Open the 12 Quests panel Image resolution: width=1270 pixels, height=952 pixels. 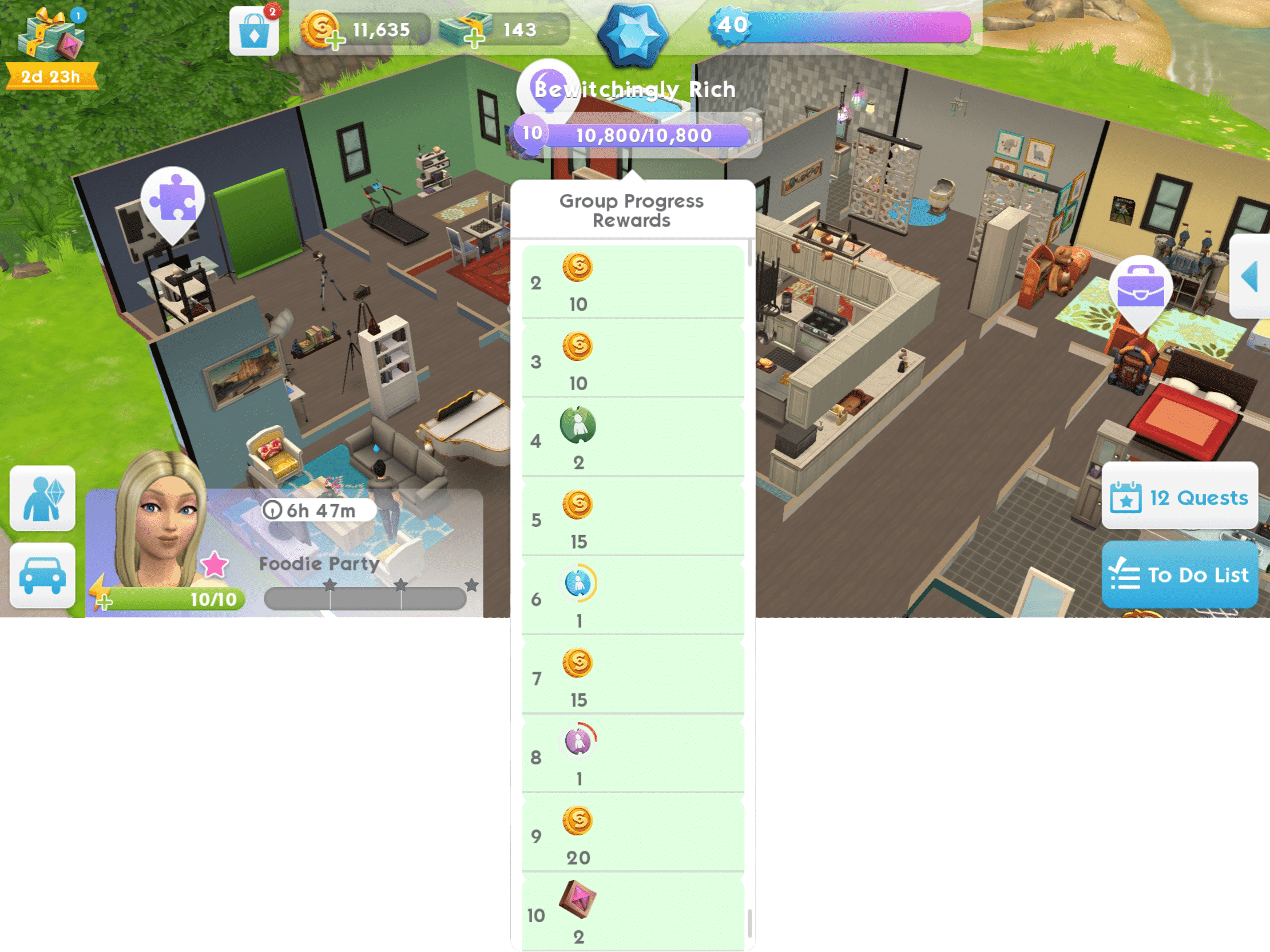1179,497
